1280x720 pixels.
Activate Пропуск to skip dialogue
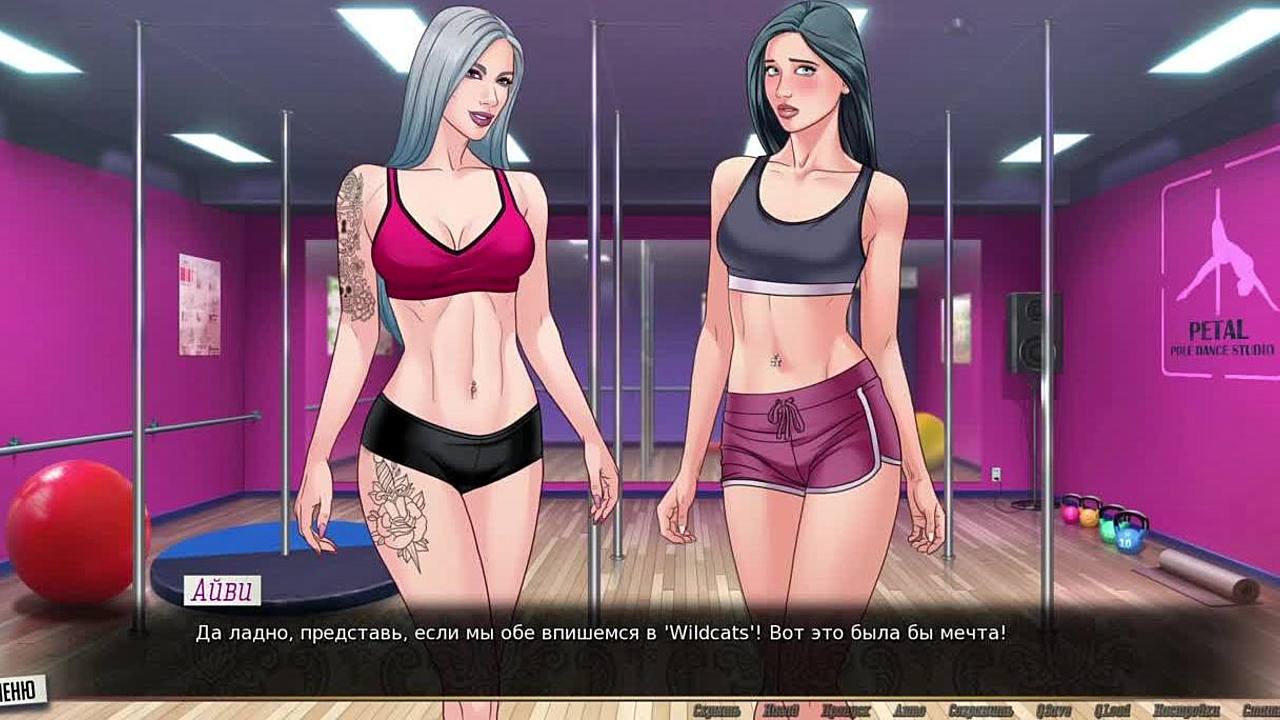[845, 710]
